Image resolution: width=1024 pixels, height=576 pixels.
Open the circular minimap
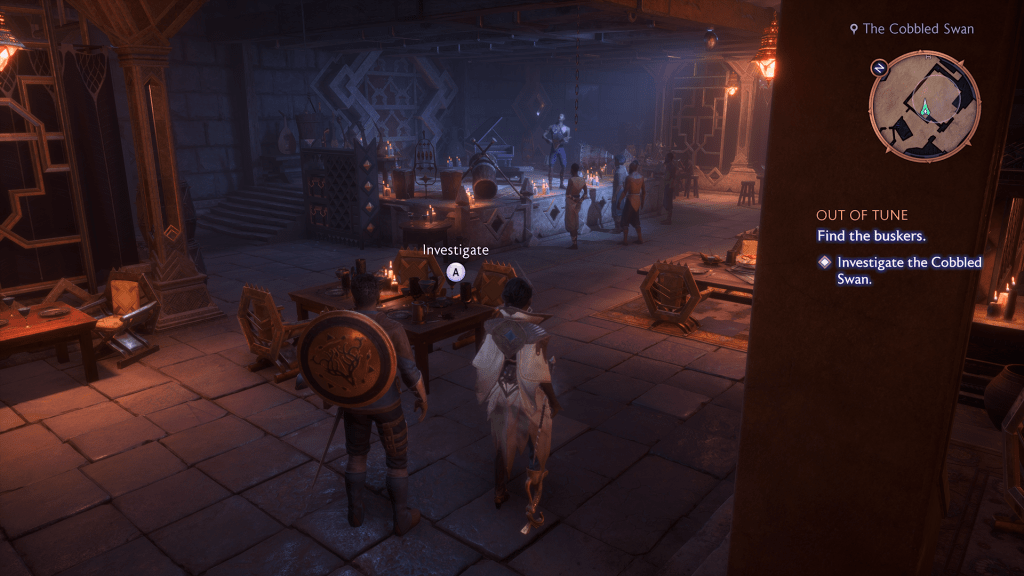tap(925, 106)
